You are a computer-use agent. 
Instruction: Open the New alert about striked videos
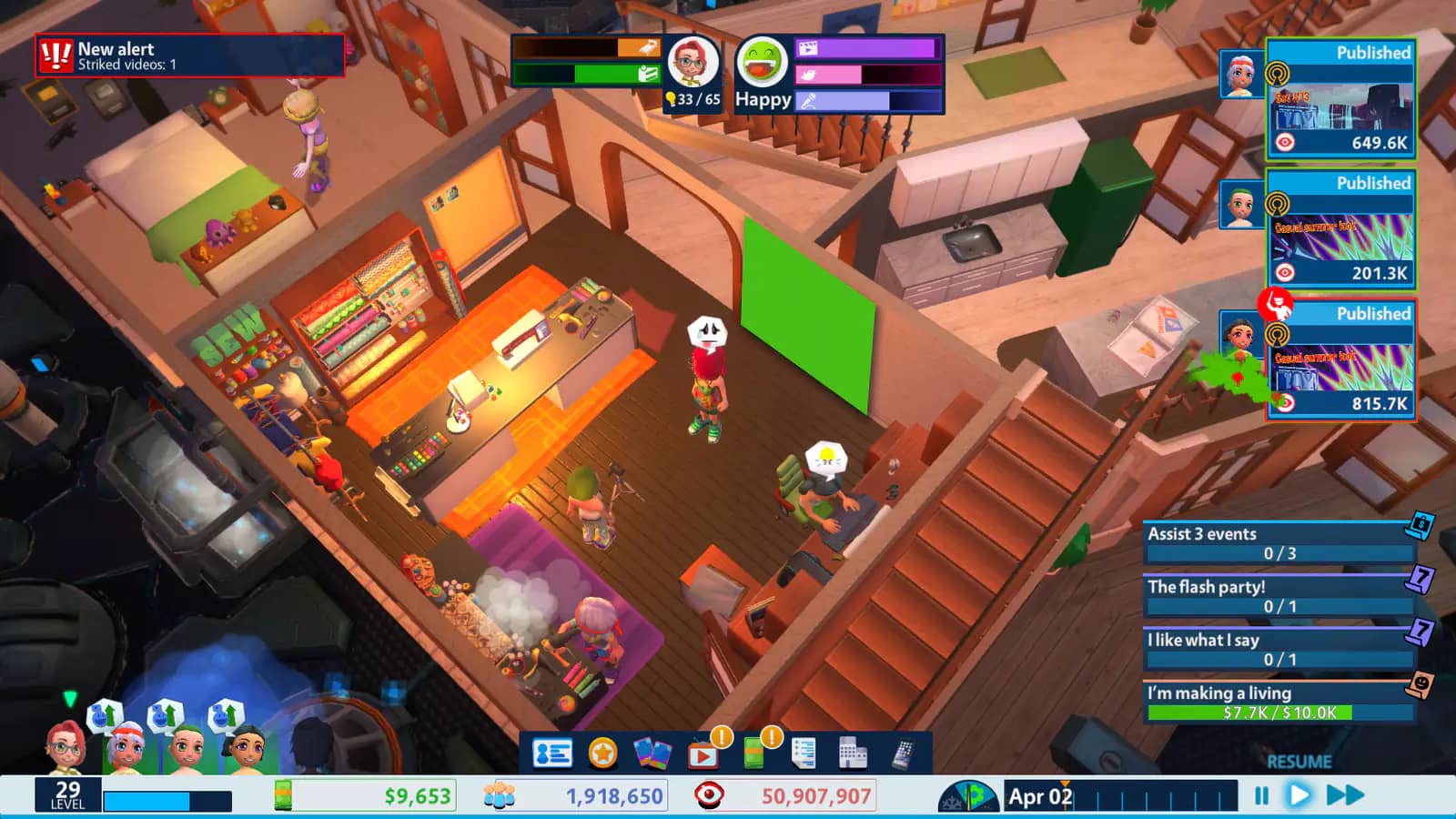tap(191, 55)
